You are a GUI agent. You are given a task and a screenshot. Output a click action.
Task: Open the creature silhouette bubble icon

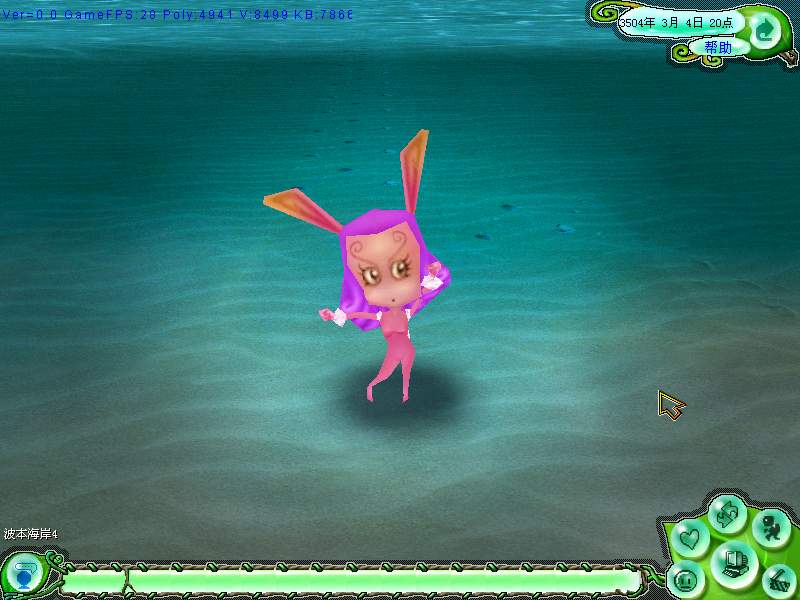click(769, 527)
